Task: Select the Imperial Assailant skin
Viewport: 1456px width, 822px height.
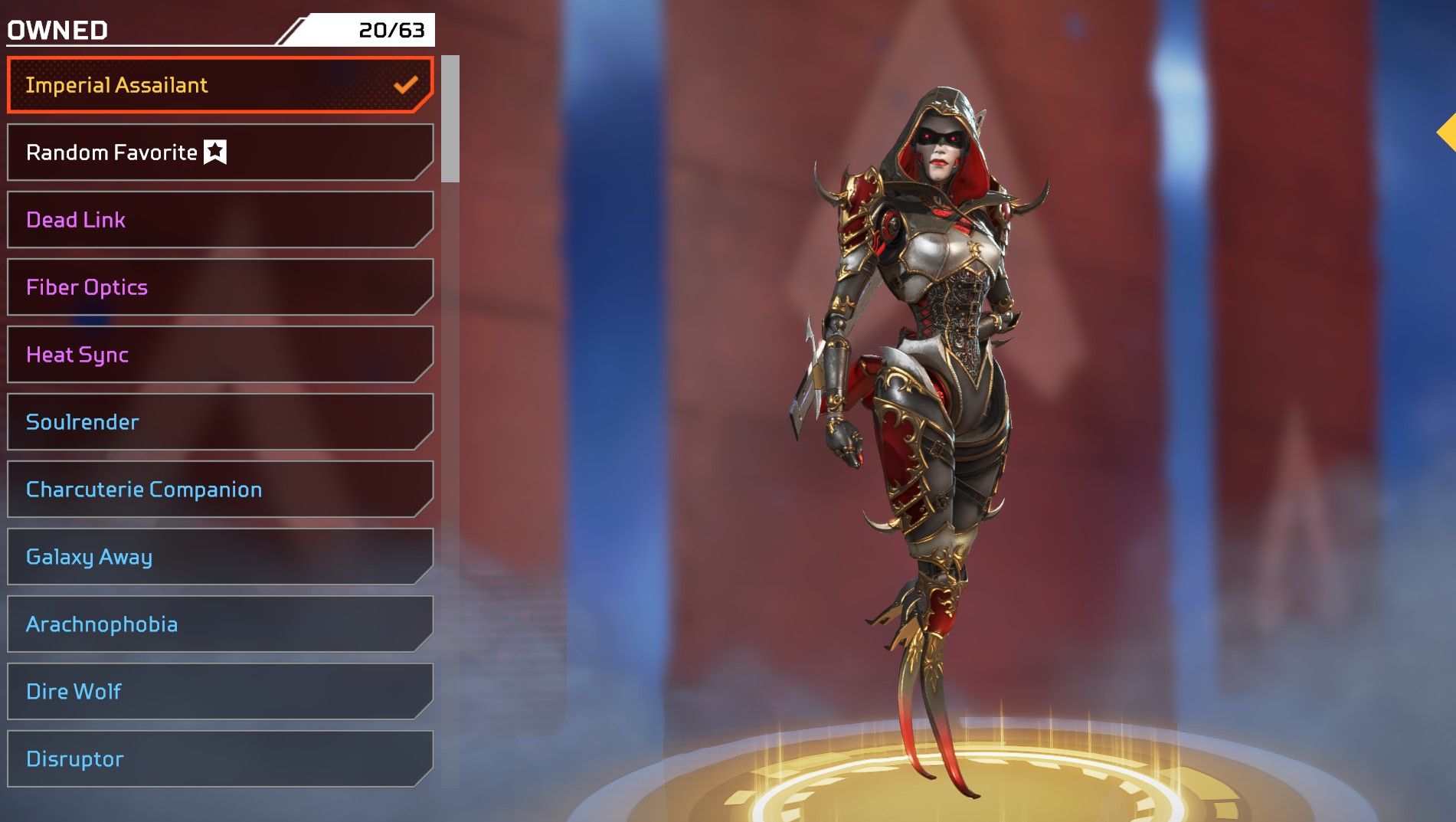Action: click(x=220, y=85)
